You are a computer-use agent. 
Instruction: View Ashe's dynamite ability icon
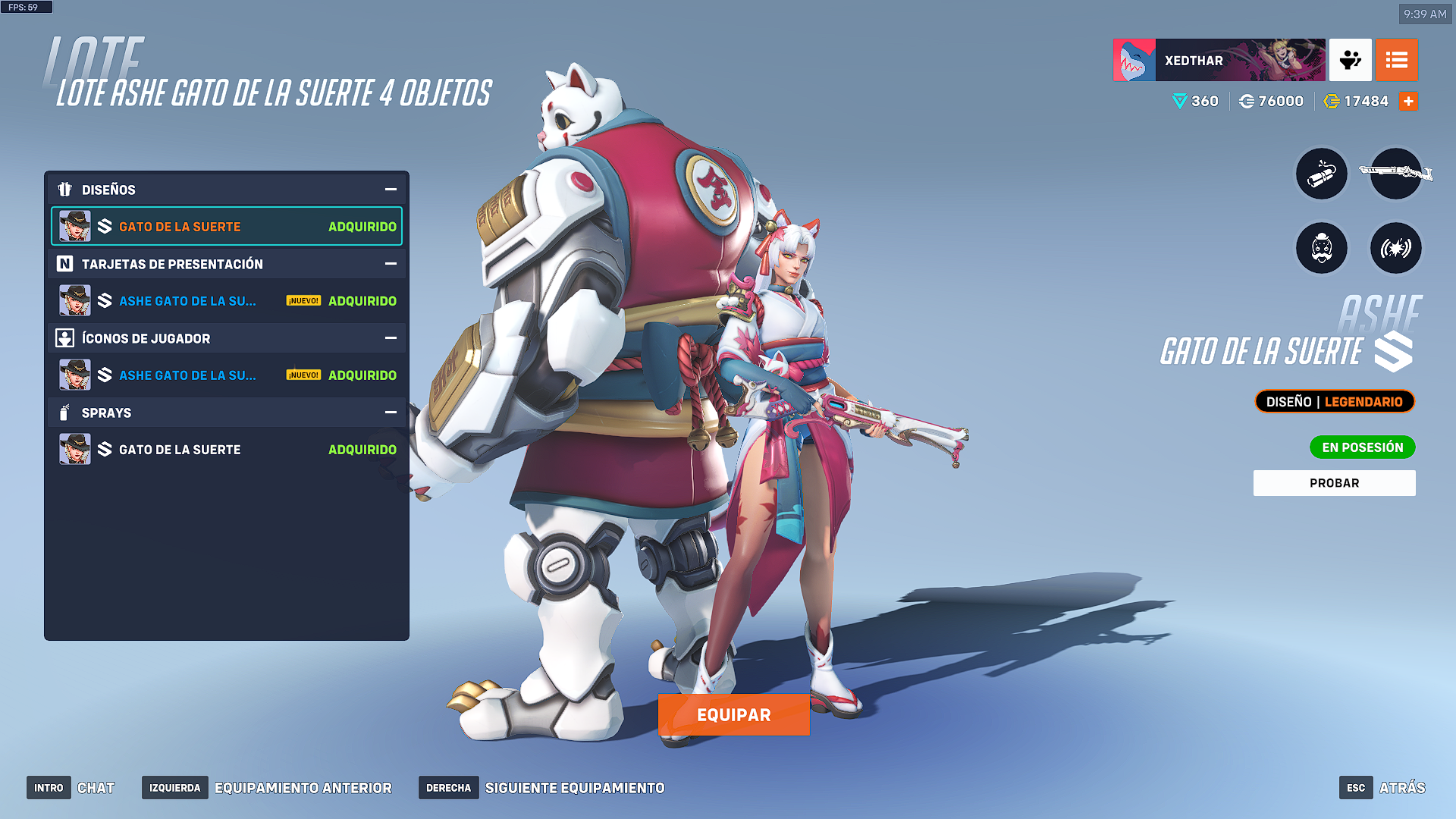pos(1321,174)
